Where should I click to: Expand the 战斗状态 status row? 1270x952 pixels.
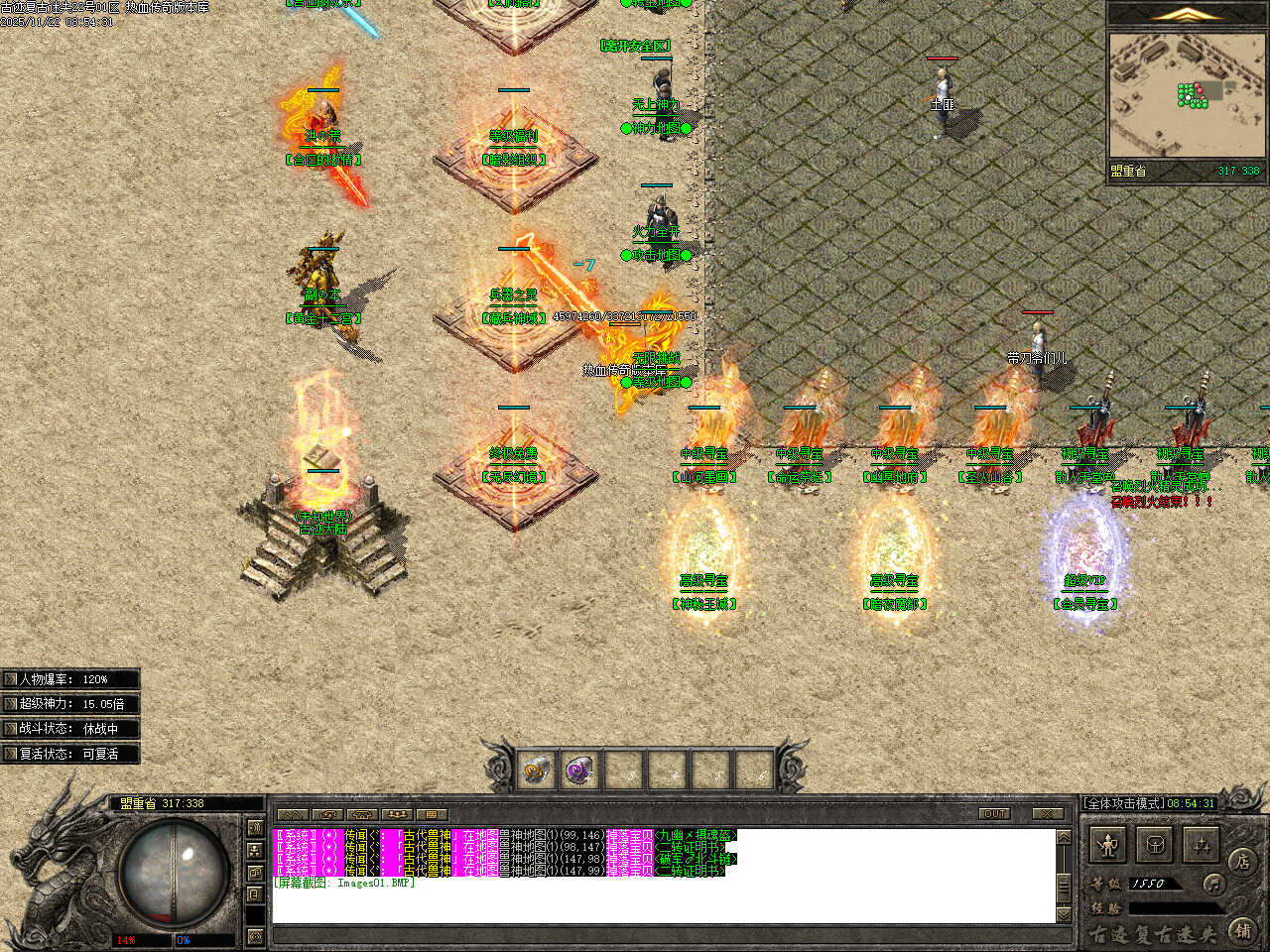[x=11, y=729]
